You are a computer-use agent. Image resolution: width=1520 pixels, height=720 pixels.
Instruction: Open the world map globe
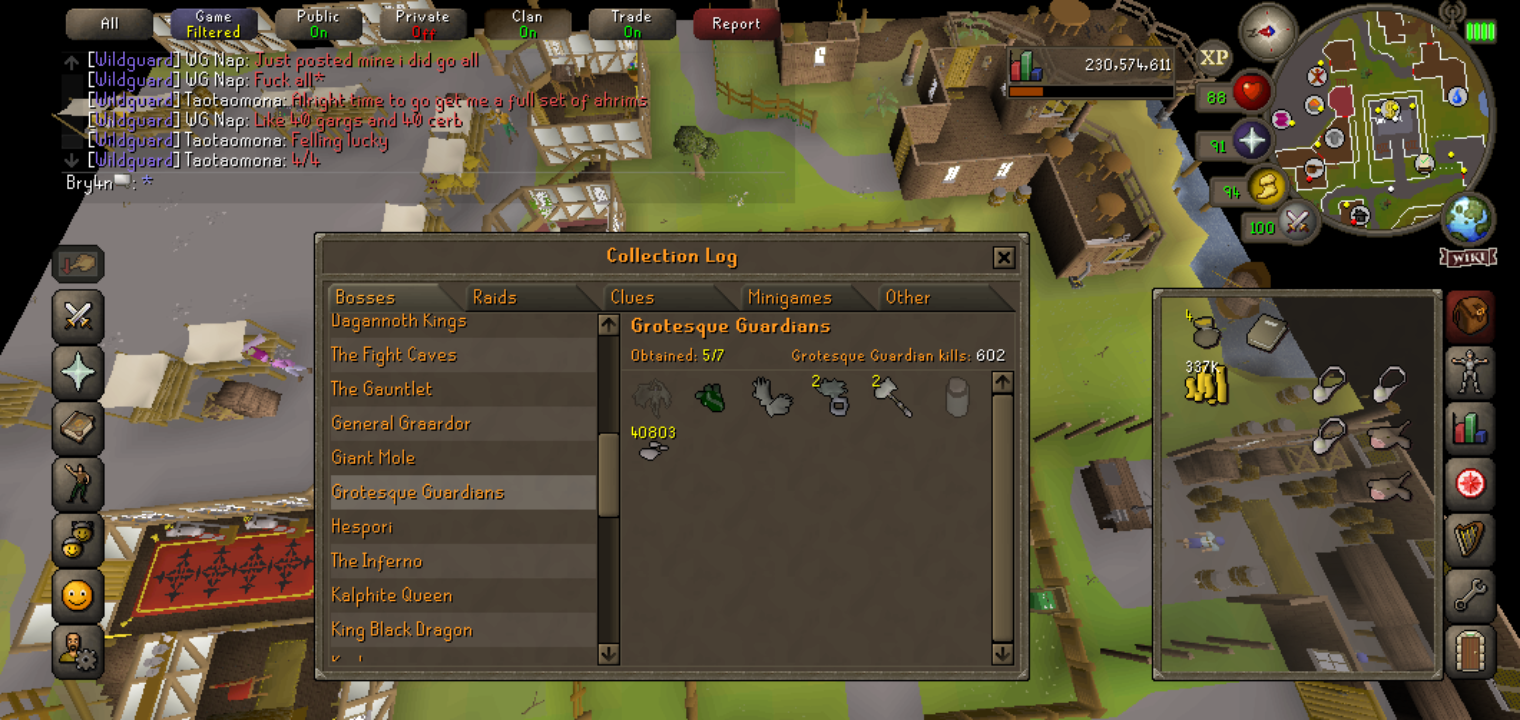click(x=1467, y=219)
